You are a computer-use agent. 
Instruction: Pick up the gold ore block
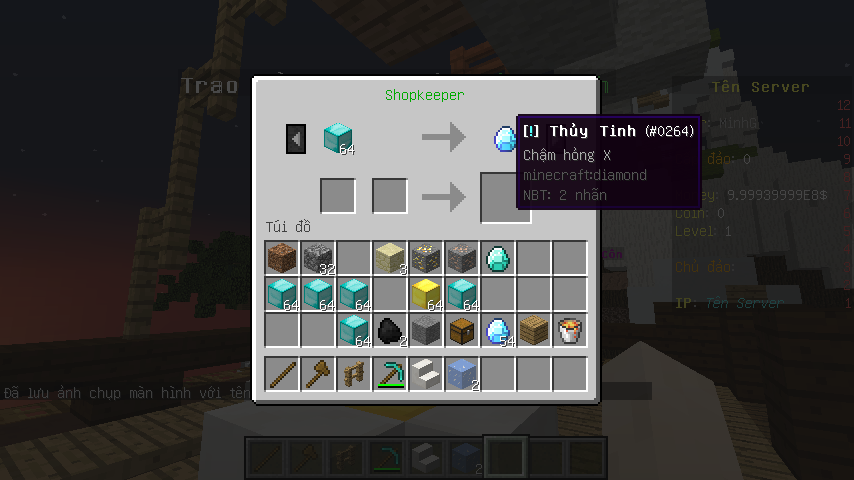427,259
